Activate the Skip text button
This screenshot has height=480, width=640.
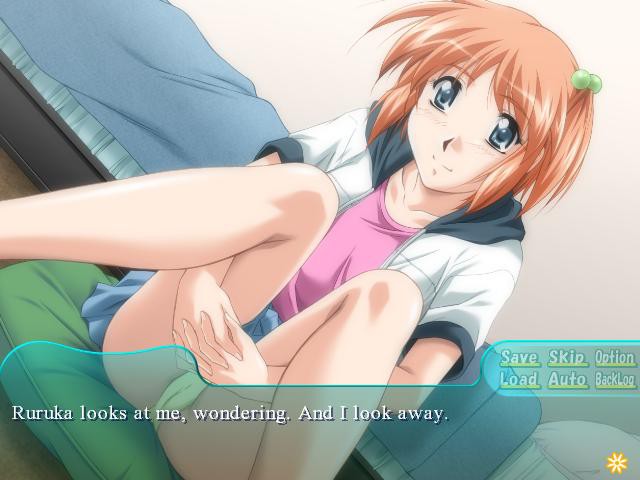tap(567, 357)
